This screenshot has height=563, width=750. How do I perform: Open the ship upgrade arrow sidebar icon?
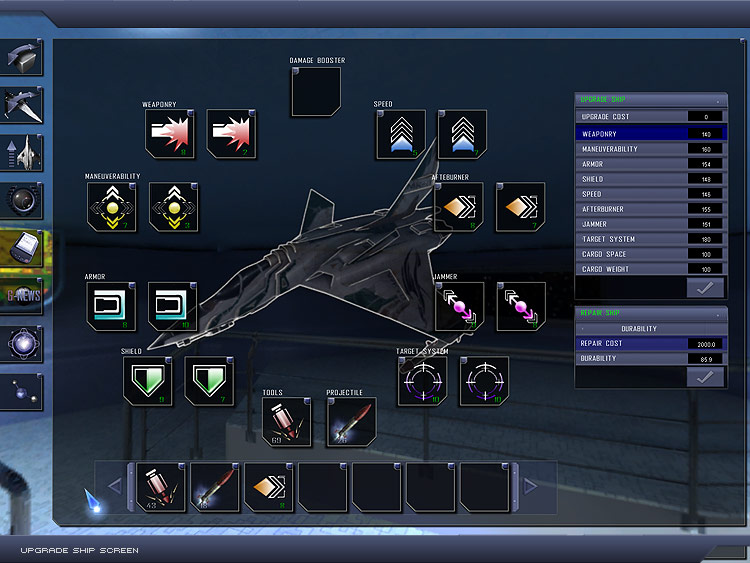point(22,153)
